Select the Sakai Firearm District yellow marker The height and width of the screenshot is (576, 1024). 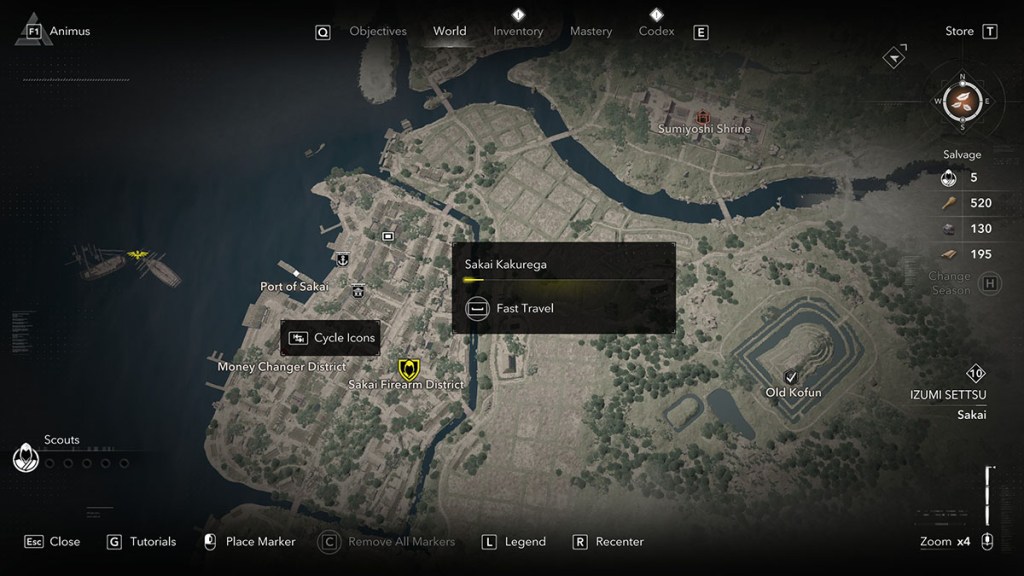tap(408, 368)
